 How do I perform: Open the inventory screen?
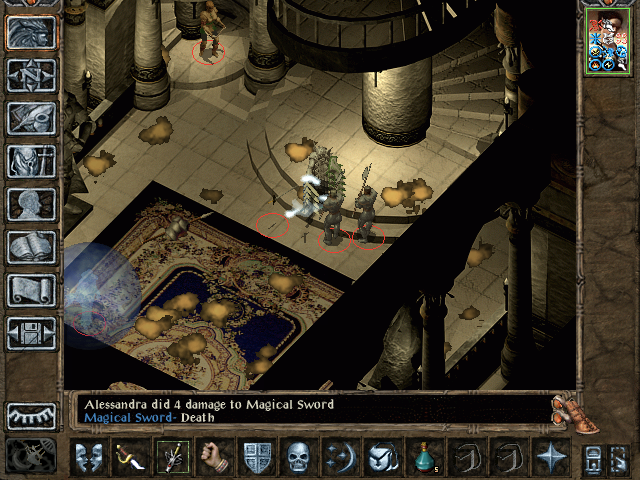point(32,161)
